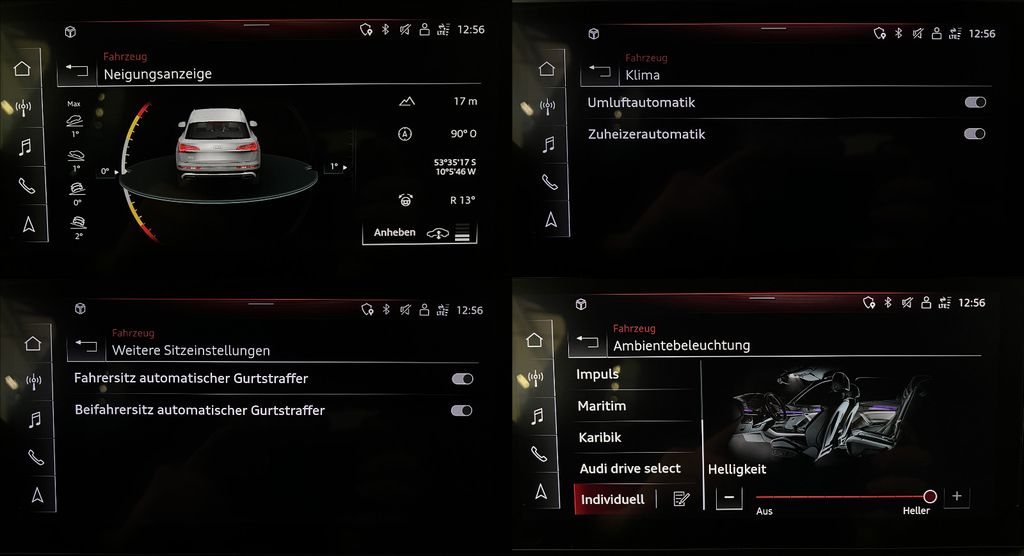Exit Ambientebeleuchtung with the back arrow

coord(587,341)
